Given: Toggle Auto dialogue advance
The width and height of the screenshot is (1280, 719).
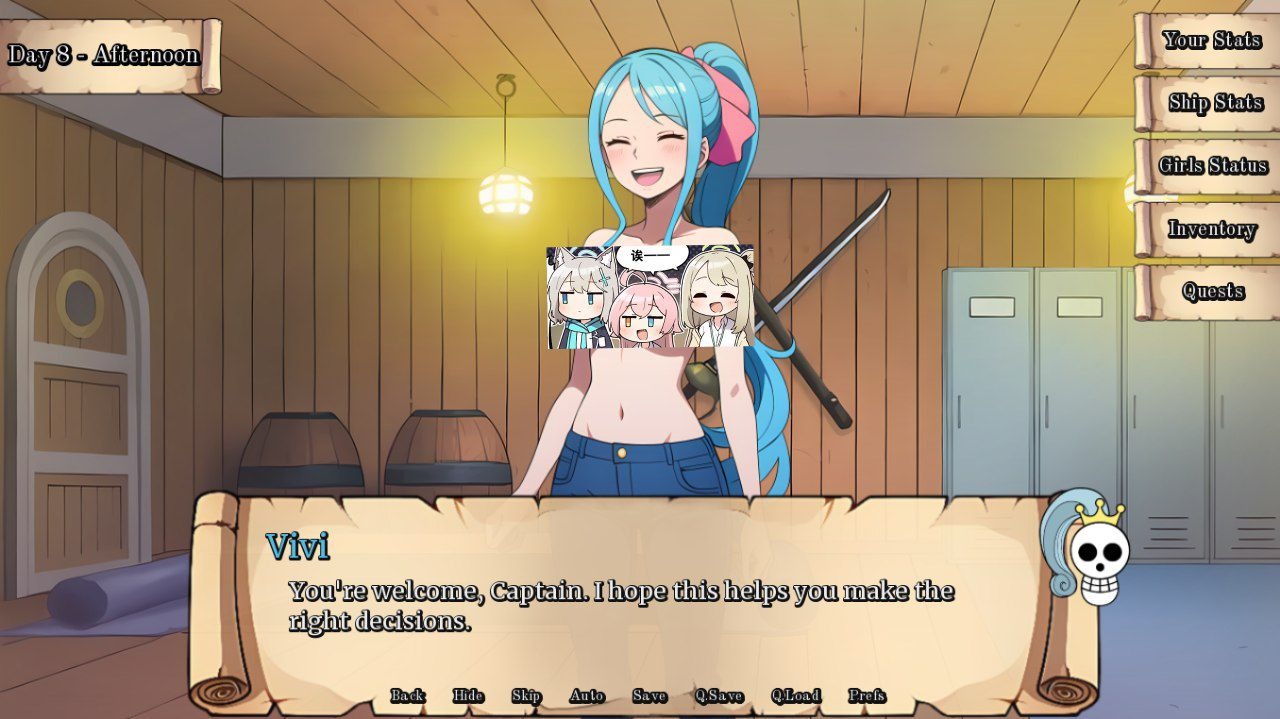Looking at the screenshot, I should [587, 696].
